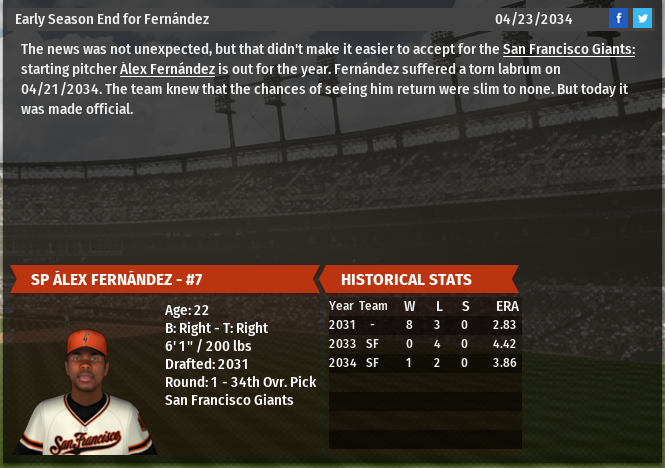Image resolution: width=665 pixels, height=468 pixels.
Task: Share the news story on Twitter
Action: tap(642, 18)
